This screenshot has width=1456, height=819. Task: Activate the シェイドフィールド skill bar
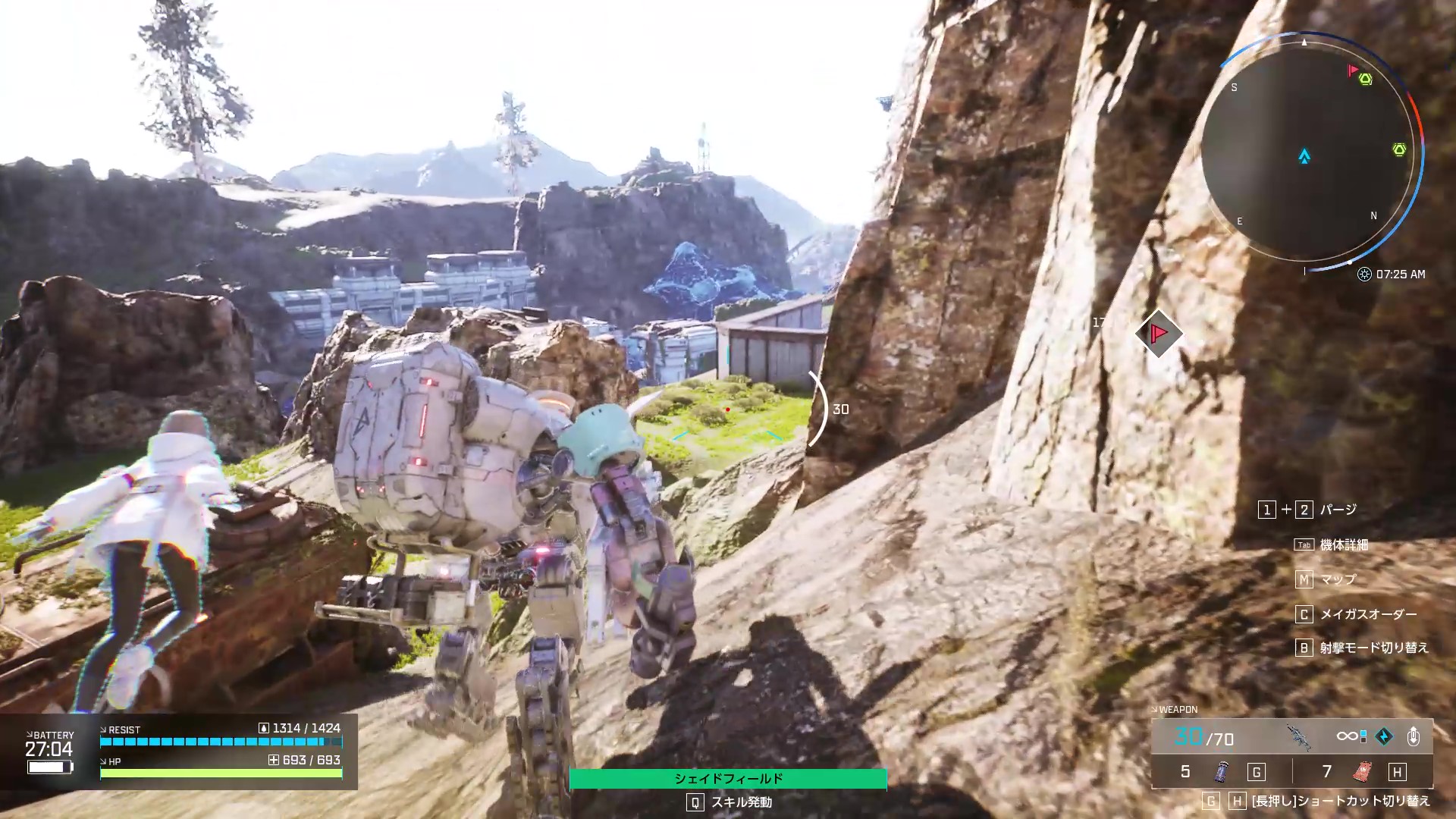[728, 779]
